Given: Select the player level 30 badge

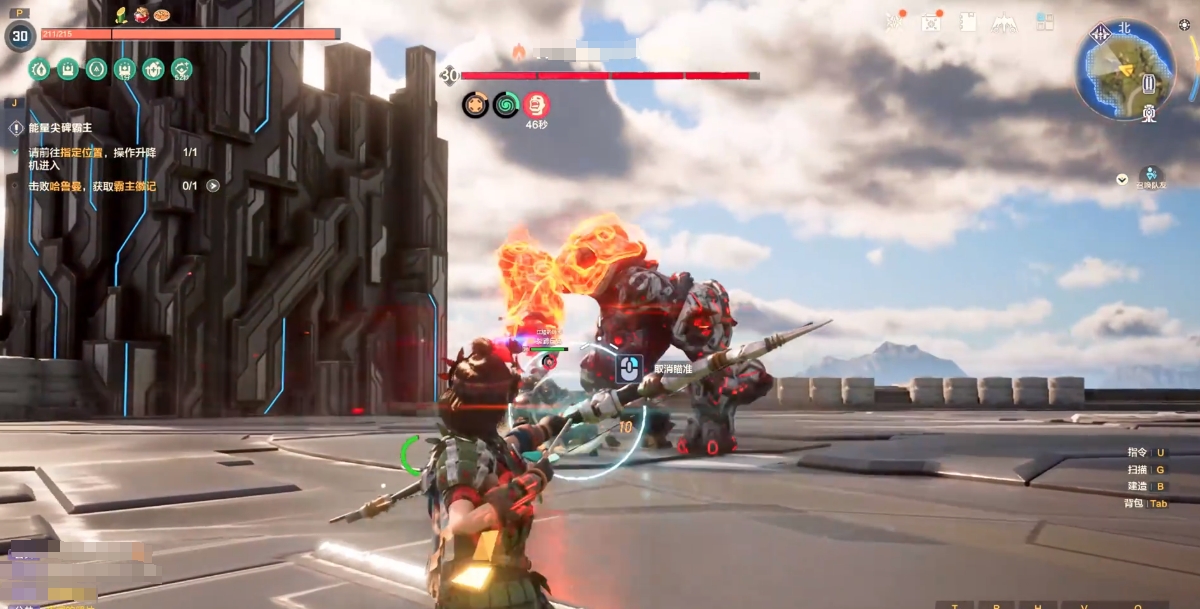Looking at the screenshot, I should [19, 36].
